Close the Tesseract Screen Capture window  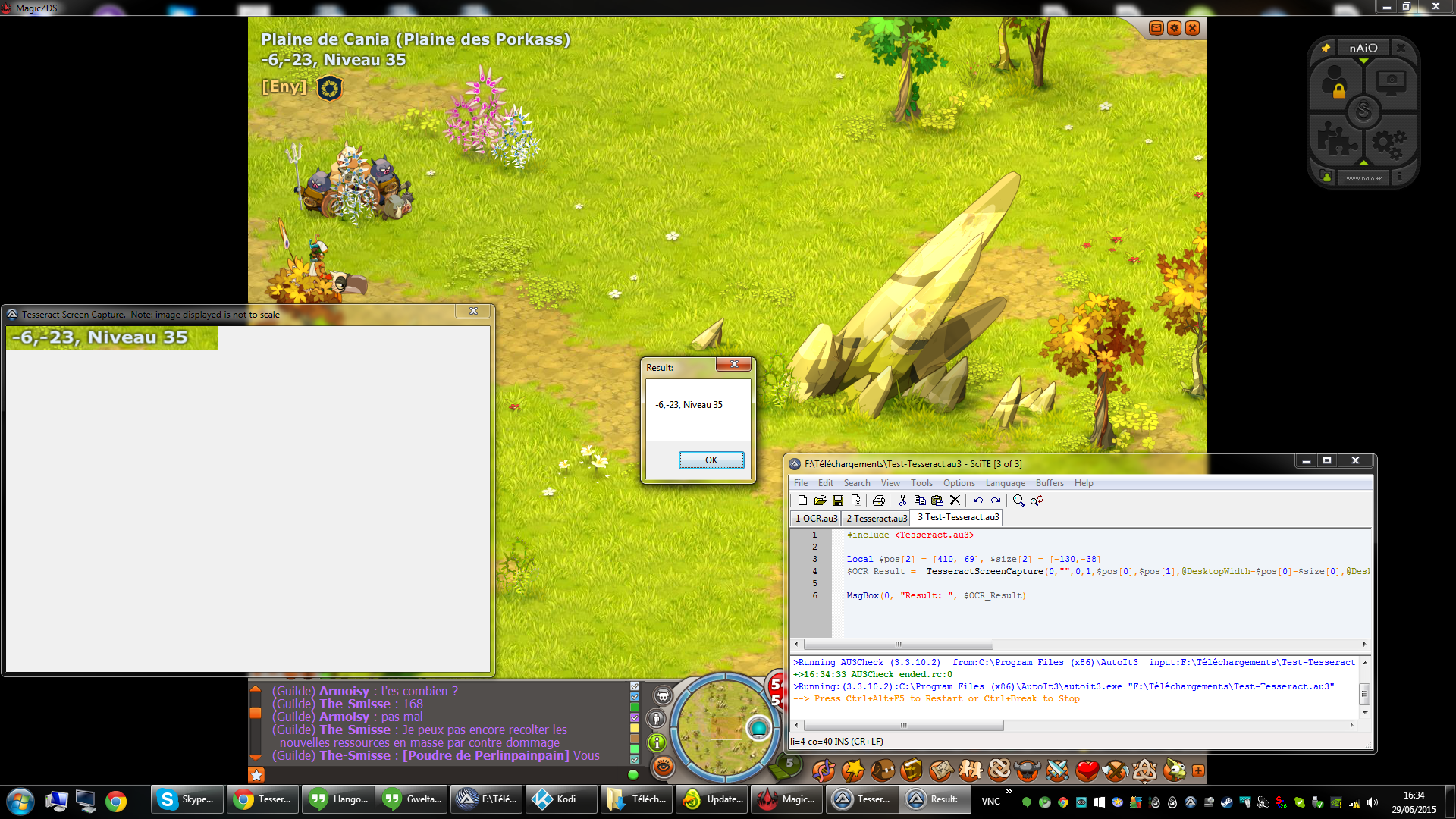tap(473, 312)
